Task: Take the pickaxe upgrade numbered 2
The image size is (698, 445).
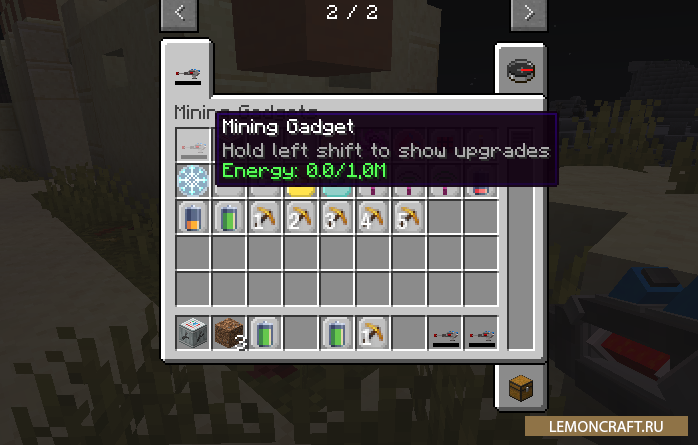Action: coord(300,217)
